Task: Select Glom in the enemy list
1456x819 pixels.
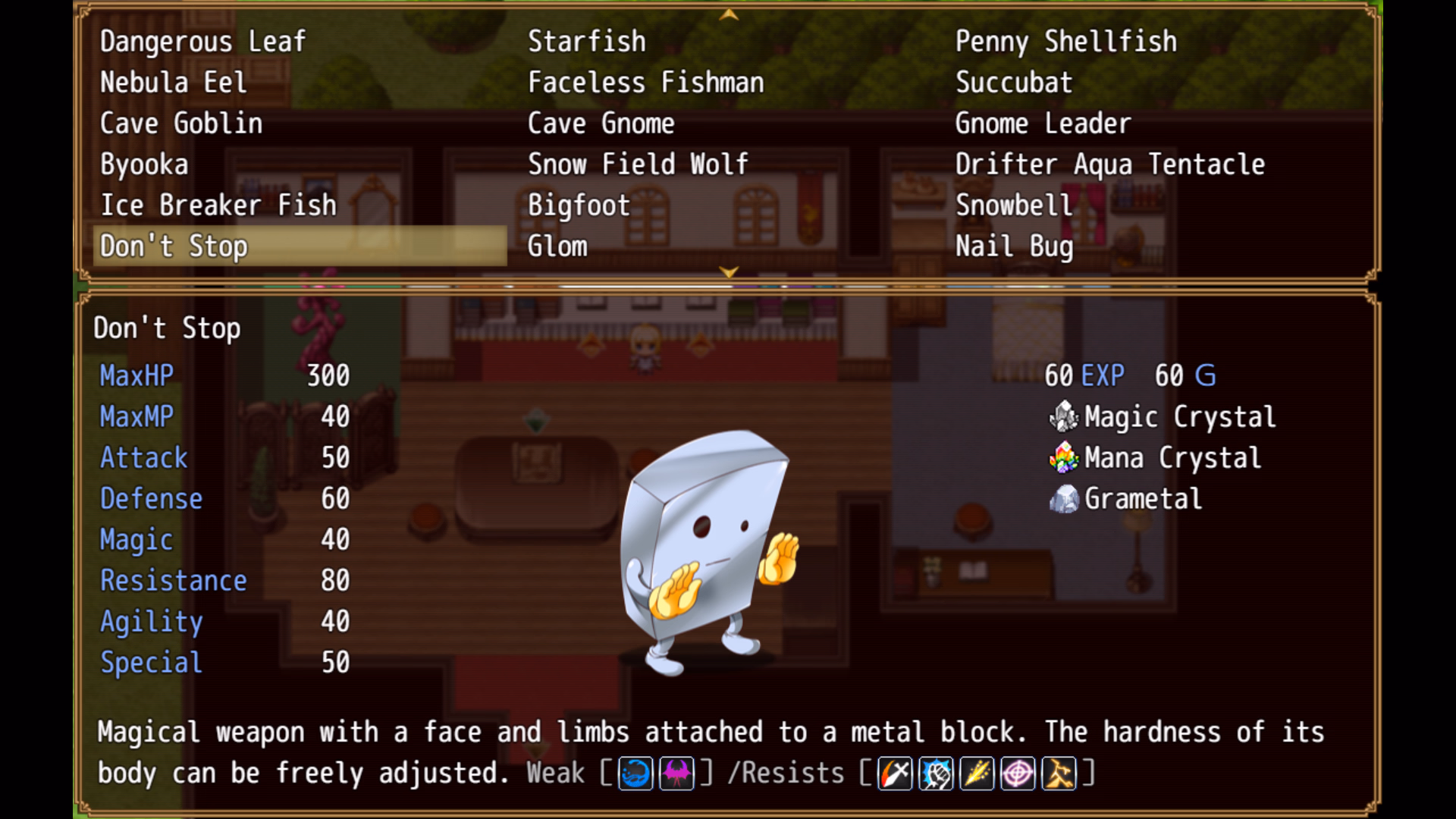Action: 557,246
